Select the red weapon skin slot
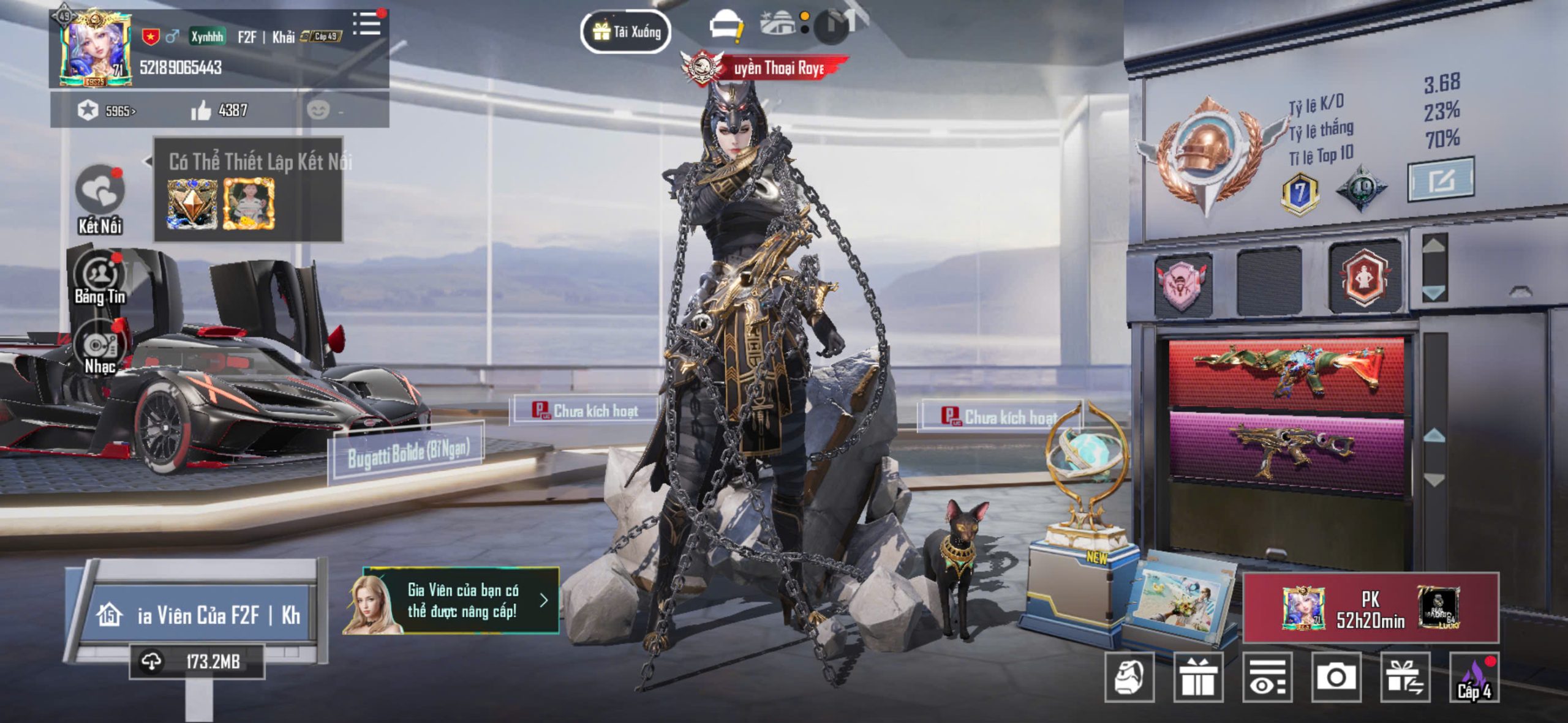This screenshot has height=723, width=1568. point(1286,375)
